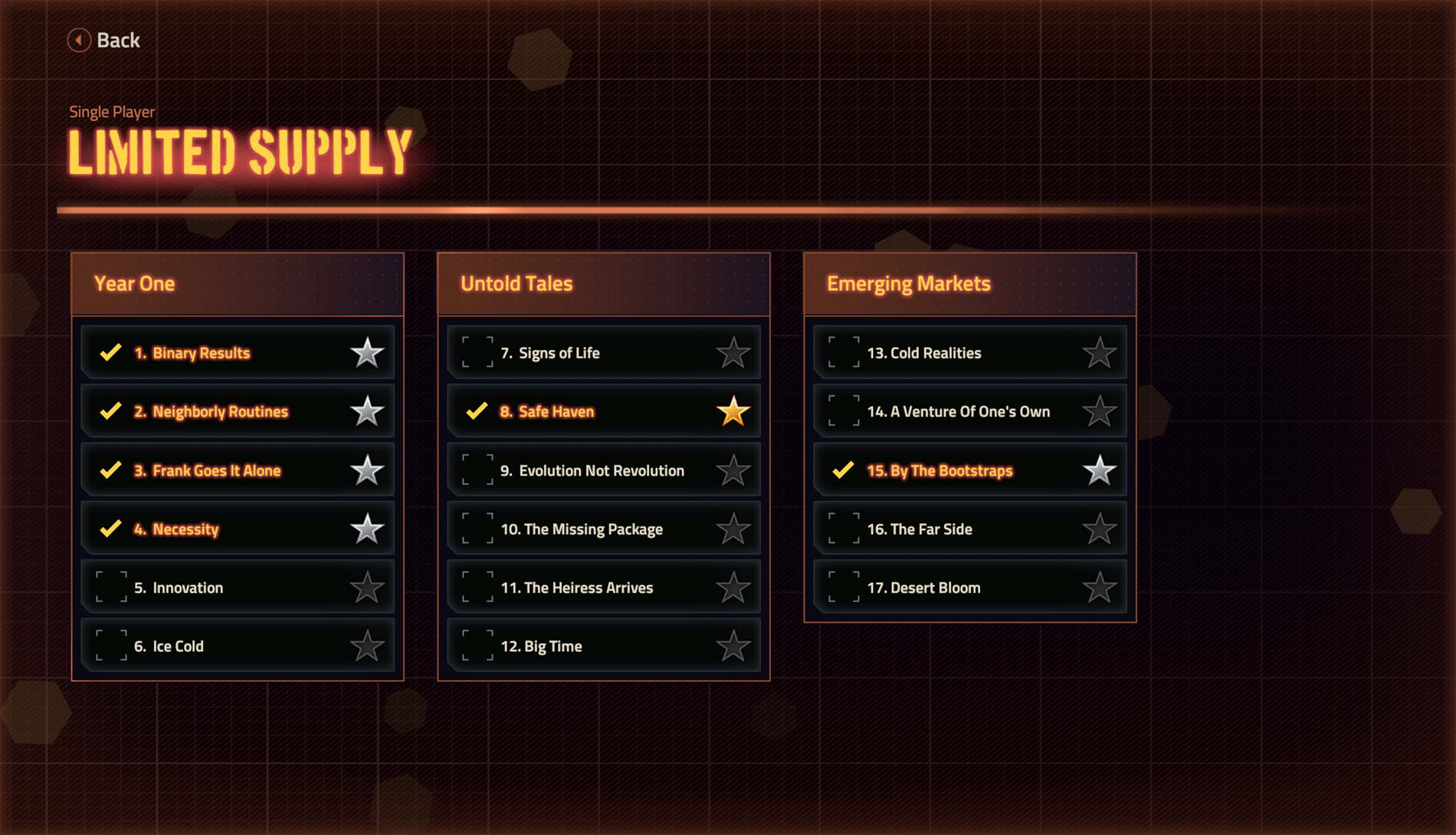
Task: Click the star icon beside Binary Results
Action: [368, 352]
